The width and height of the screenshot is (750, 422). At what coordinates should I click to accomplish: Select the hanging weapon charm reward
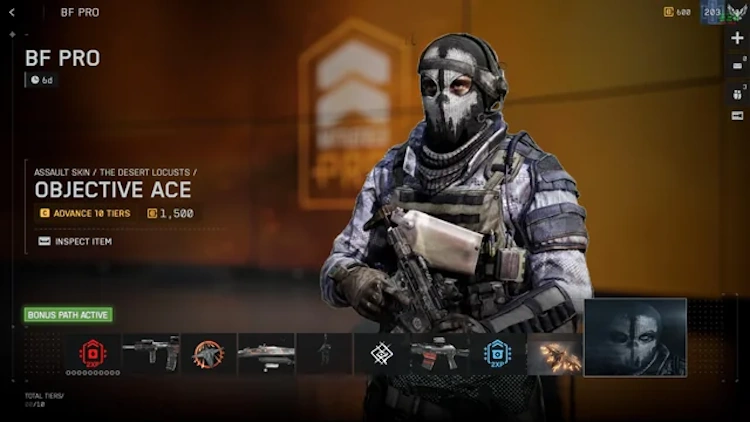click(x=324, y=353)
